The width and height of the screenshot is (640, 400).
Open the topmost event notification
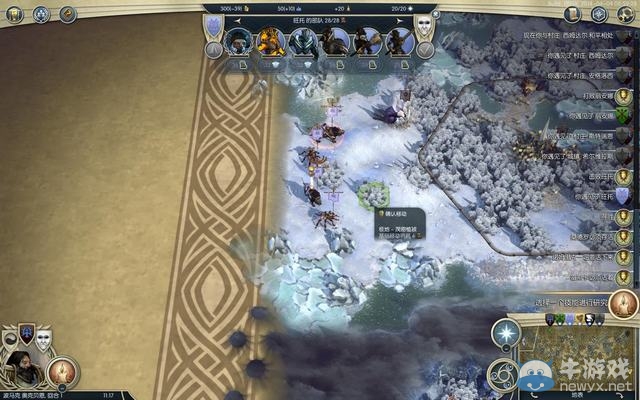[580, 35]
